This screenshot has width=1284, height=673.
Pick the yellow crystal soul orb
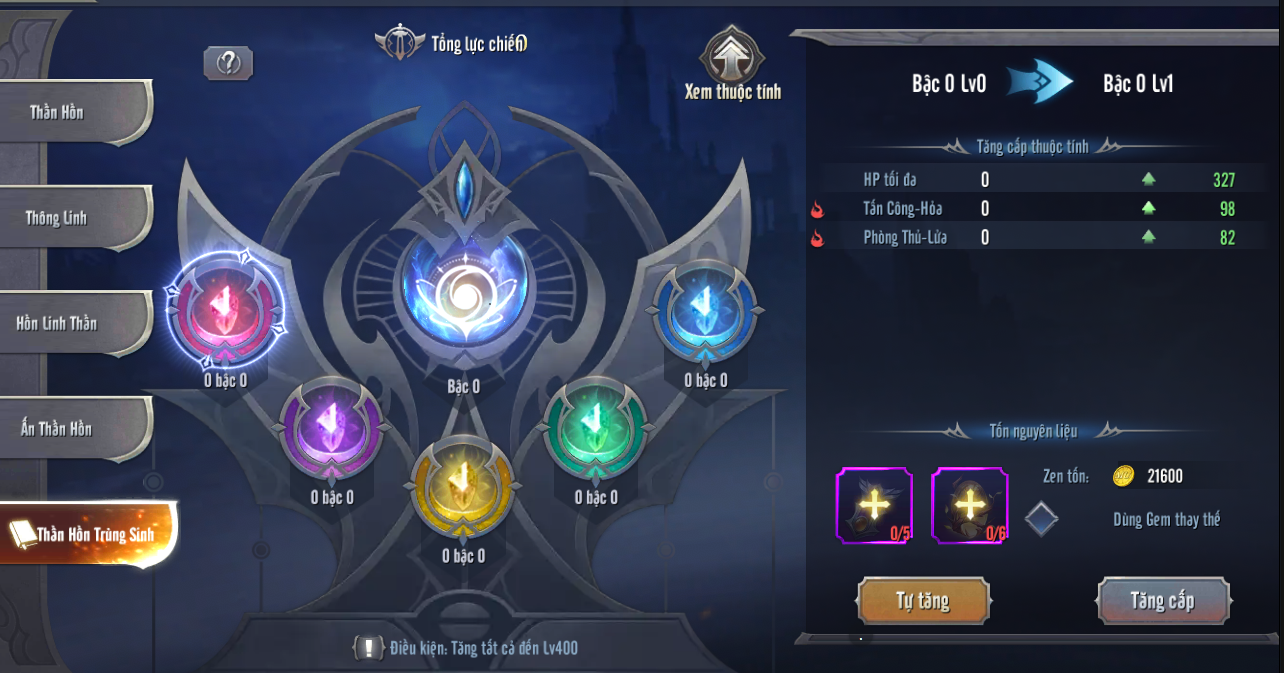[x=463, y=486]
